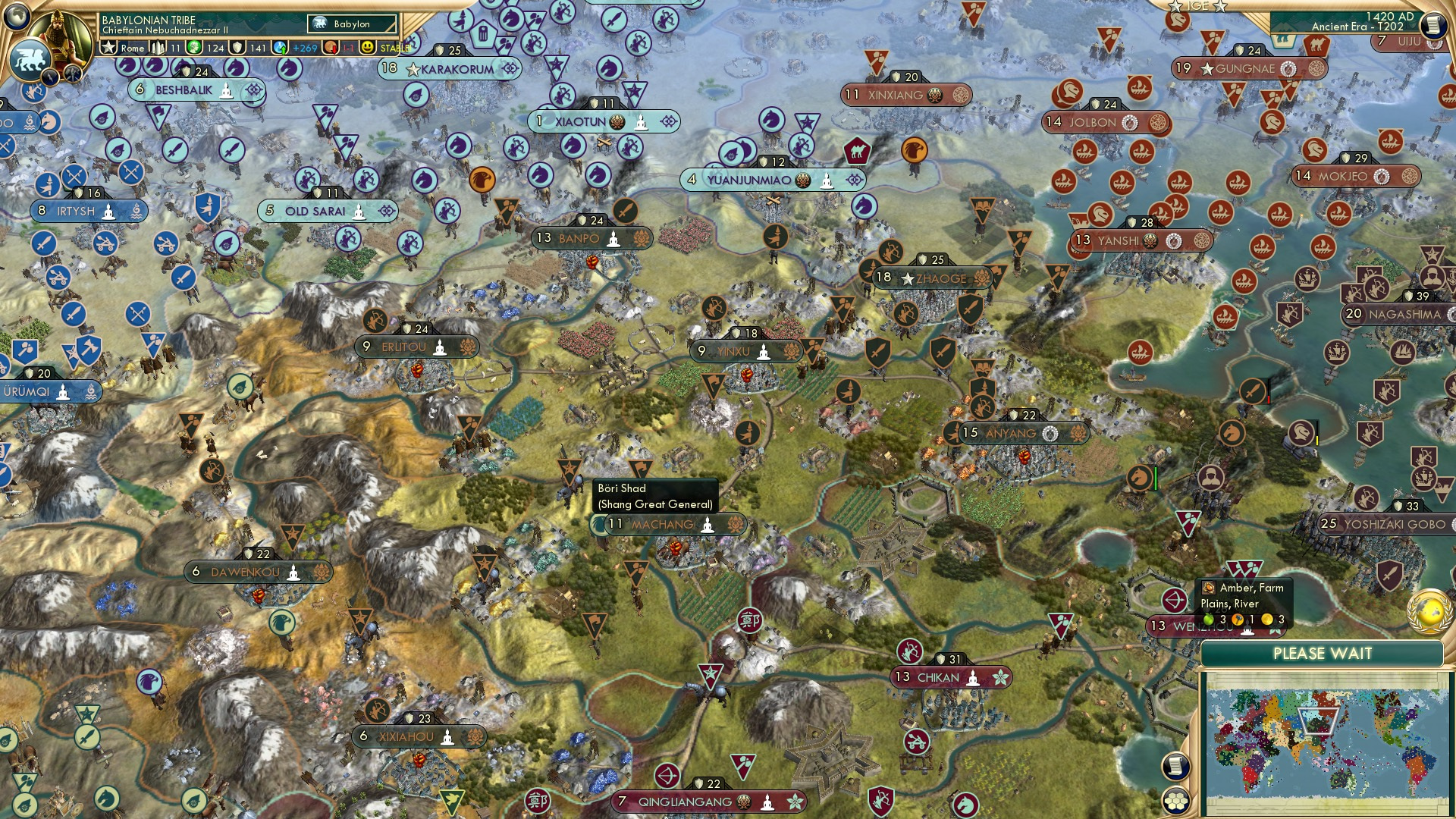Click the world minimap
1456x819 pixels.
pos(1326,745)
